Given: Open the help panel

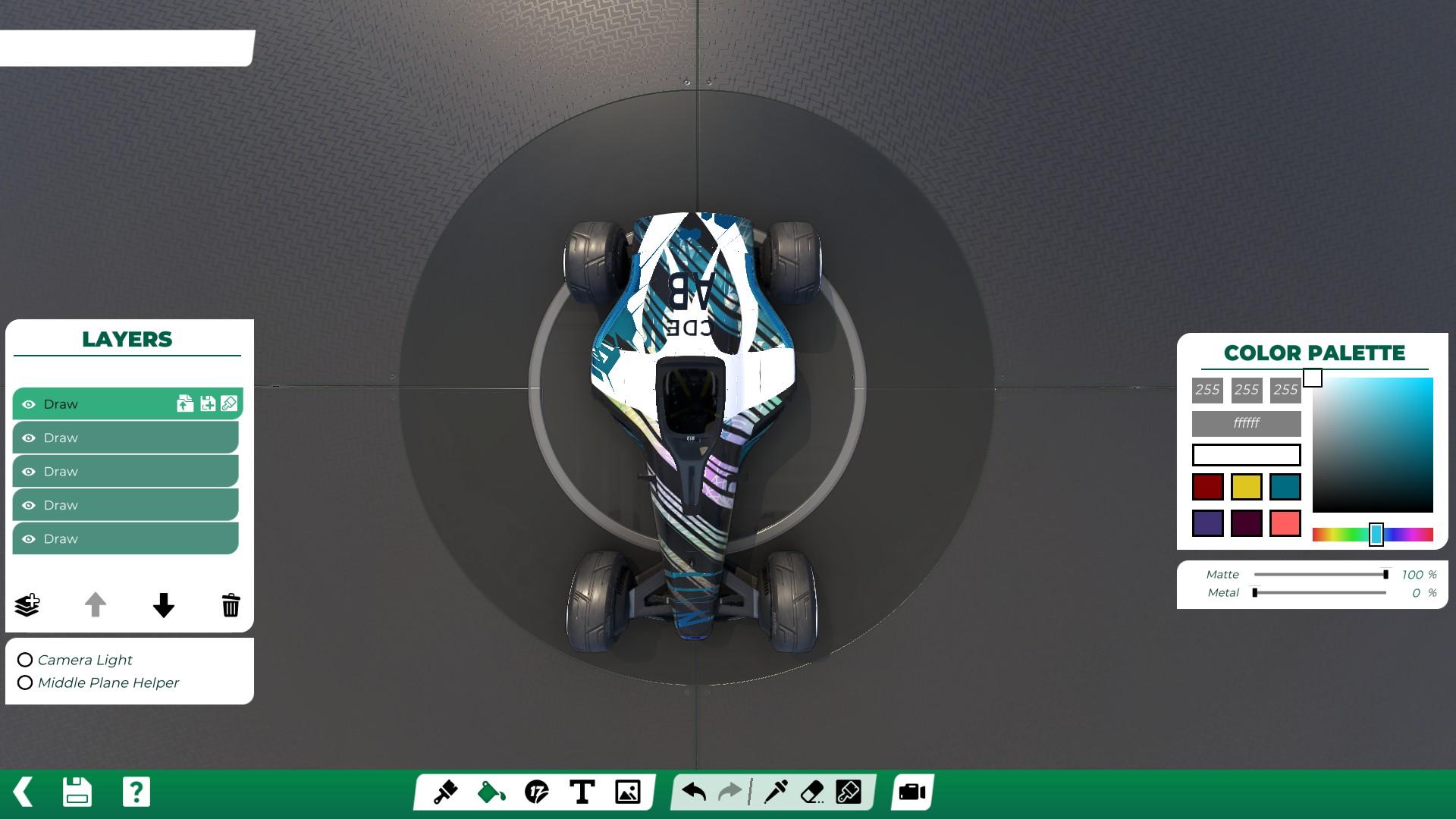Looking at the screenshot, I should [x=135, y=792].
